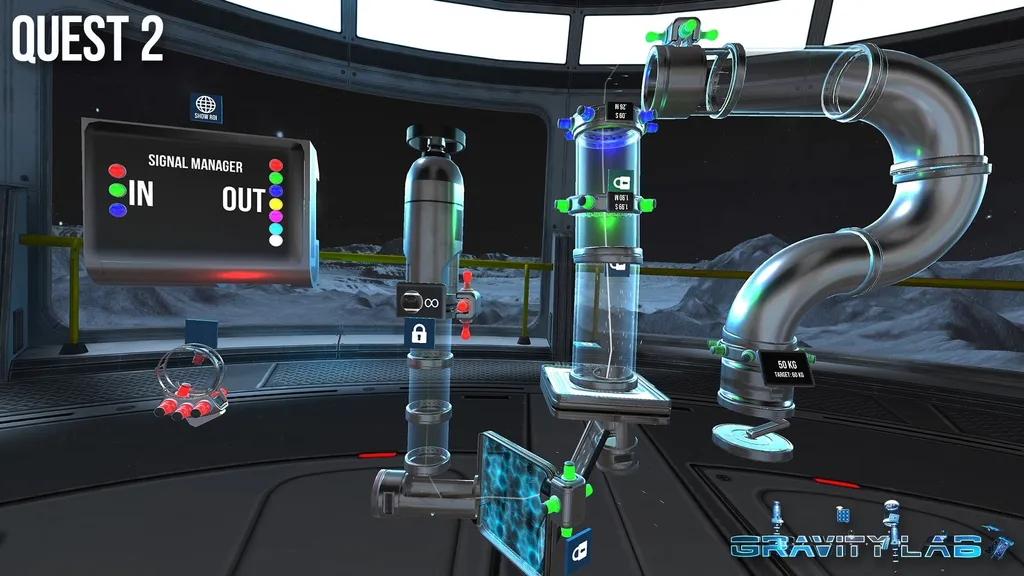Choose the magenta OUT signal
Image resolution: width=1024 pixels, height=576 pixels.
pos(277,216)
